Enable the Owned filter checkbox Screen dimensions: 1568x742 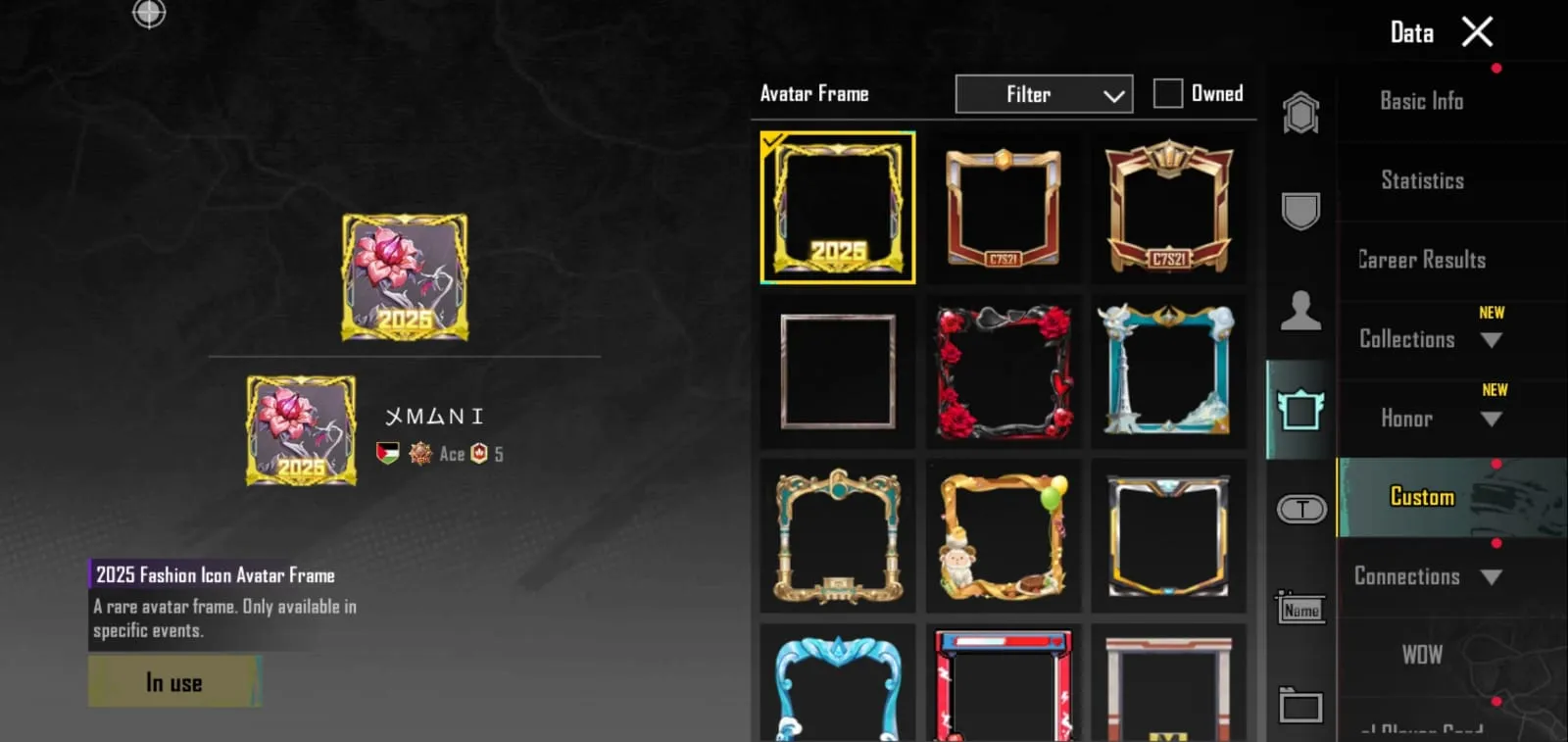coord(1167,92)
